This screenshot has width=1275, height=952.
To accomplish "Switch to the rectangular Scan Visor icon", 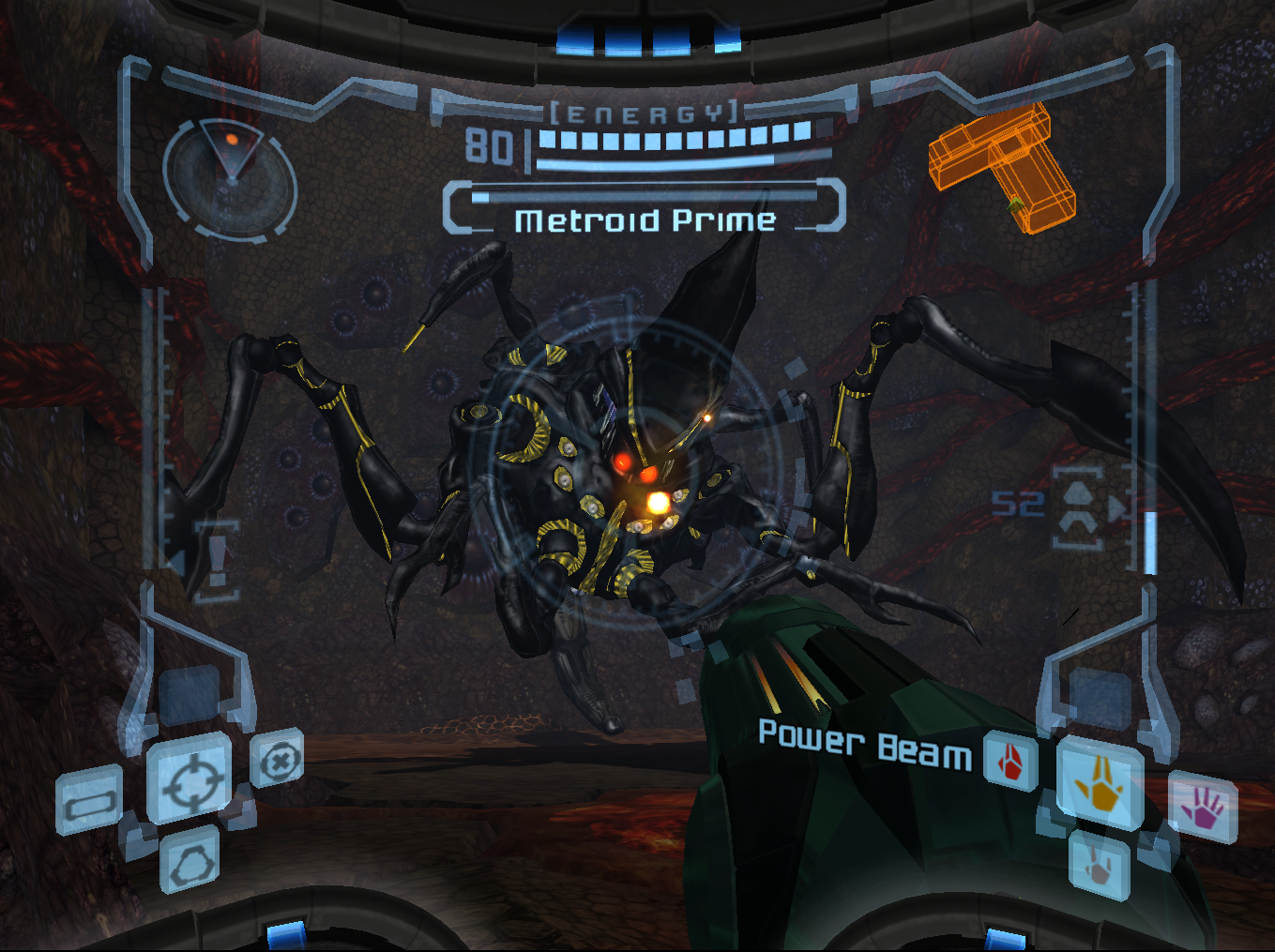I will (90, 801).
